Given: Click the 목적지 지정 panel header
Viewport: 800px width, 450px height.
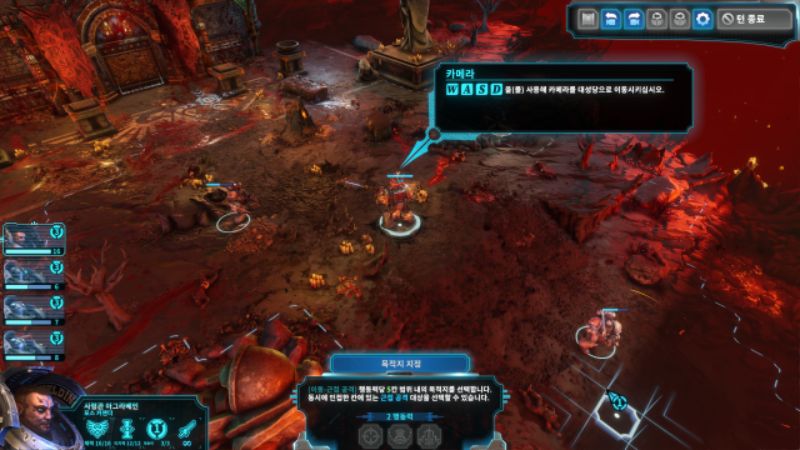Looking at the screenshot, I should 400,365.
